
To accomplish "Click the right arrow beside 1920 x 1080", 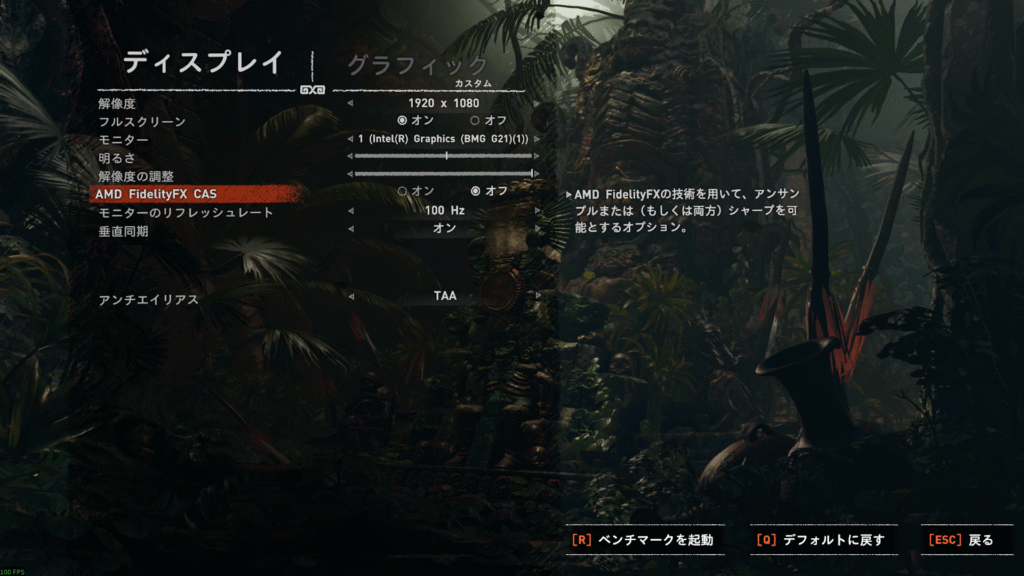I will [538, 103].
